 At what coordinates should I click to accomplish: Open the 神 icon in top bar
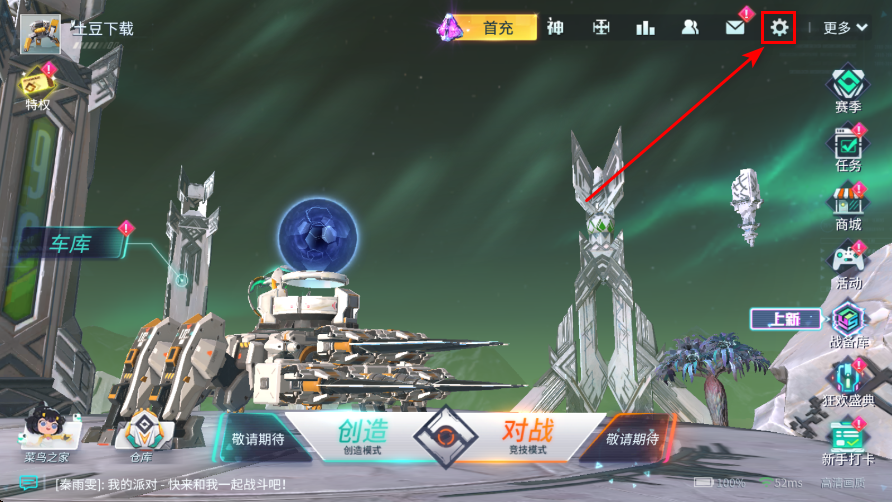point(555,28)
